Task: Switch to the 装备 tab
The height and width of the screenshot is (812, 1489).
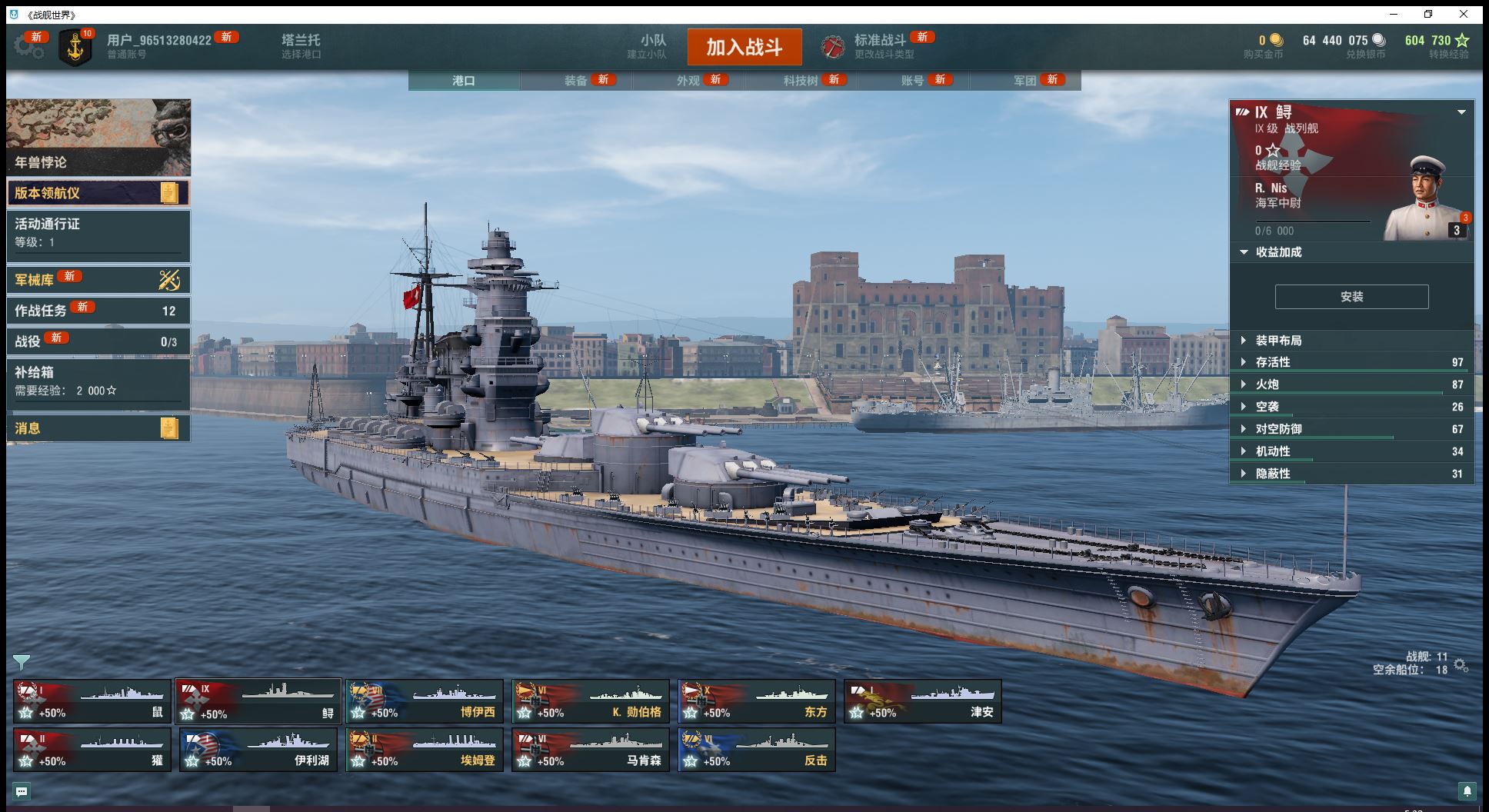Action: point(576,81)
